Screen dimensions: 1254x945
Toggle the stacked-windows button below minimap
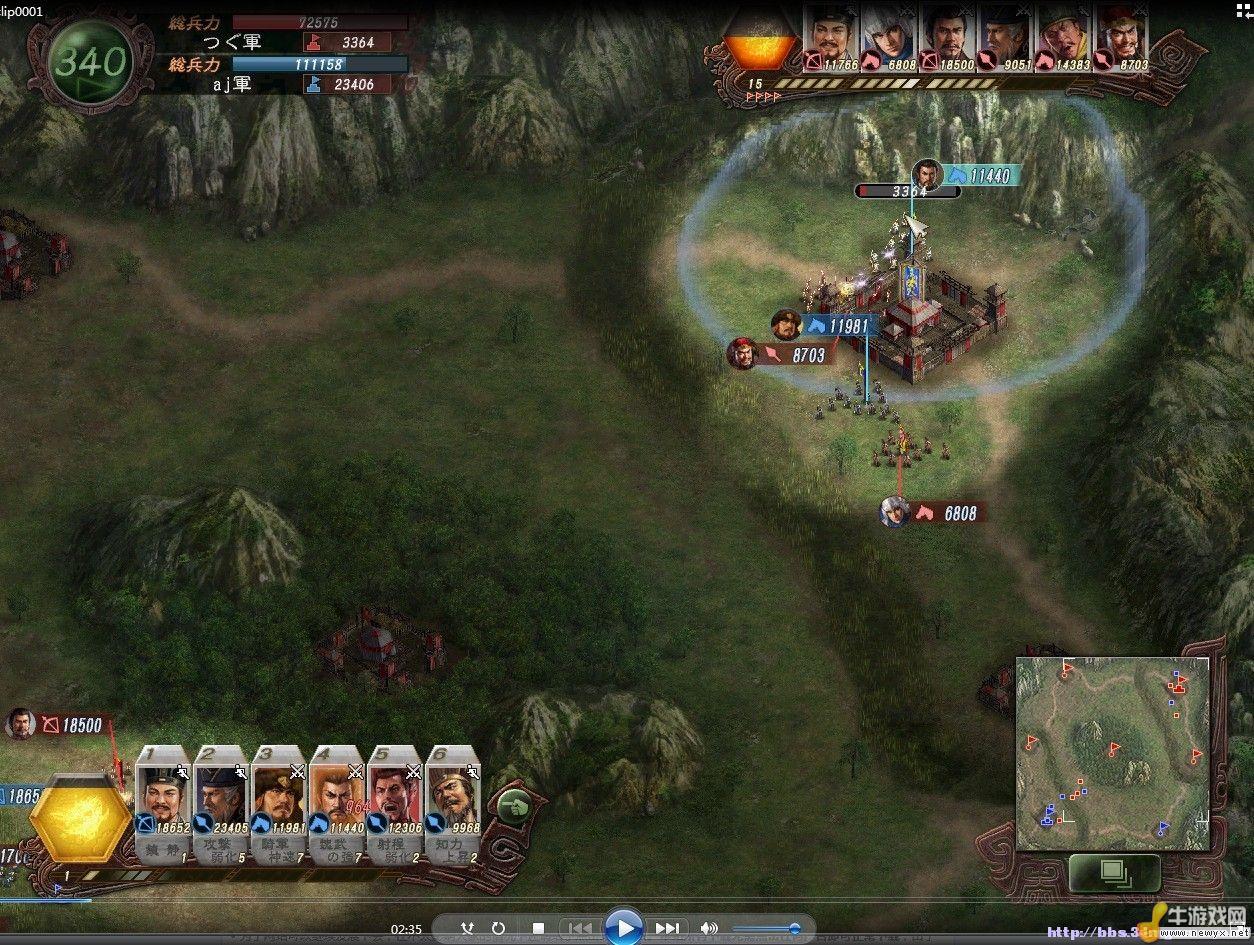coord(1113,871)
